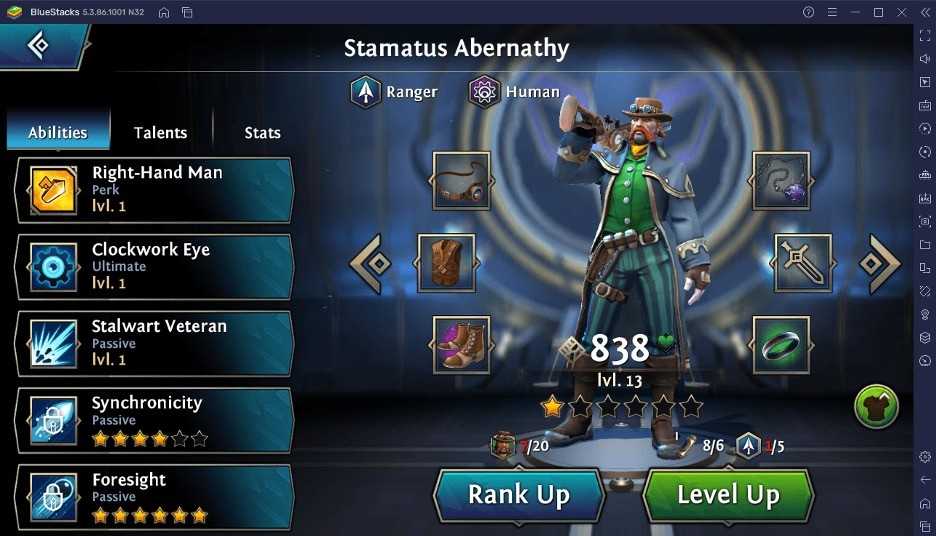
Task: Show the next hero
Action: (x=879, y=264)
